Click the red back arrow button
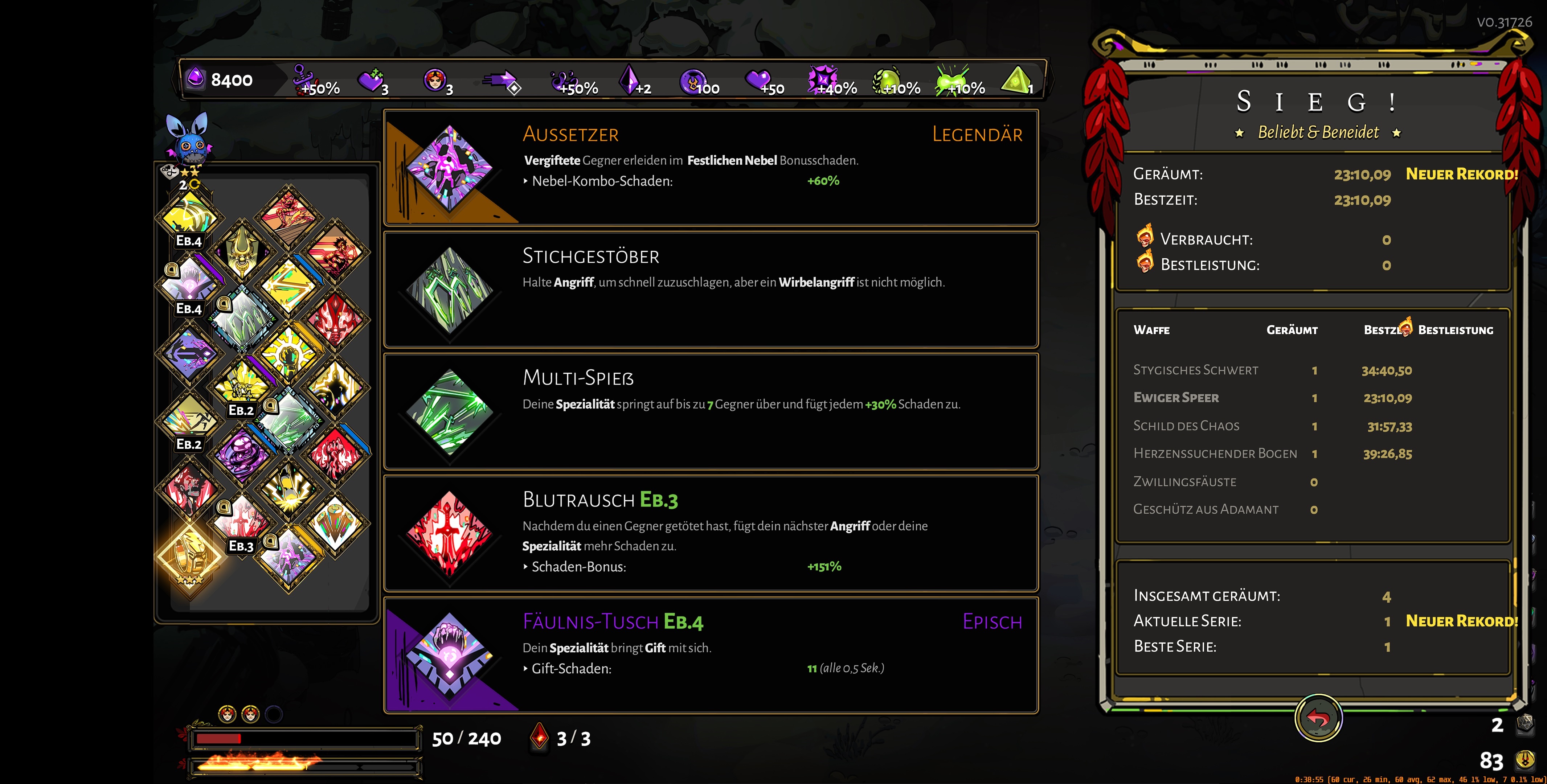This screenshot has height=784, width=1547. click(x=1318, y=718)
